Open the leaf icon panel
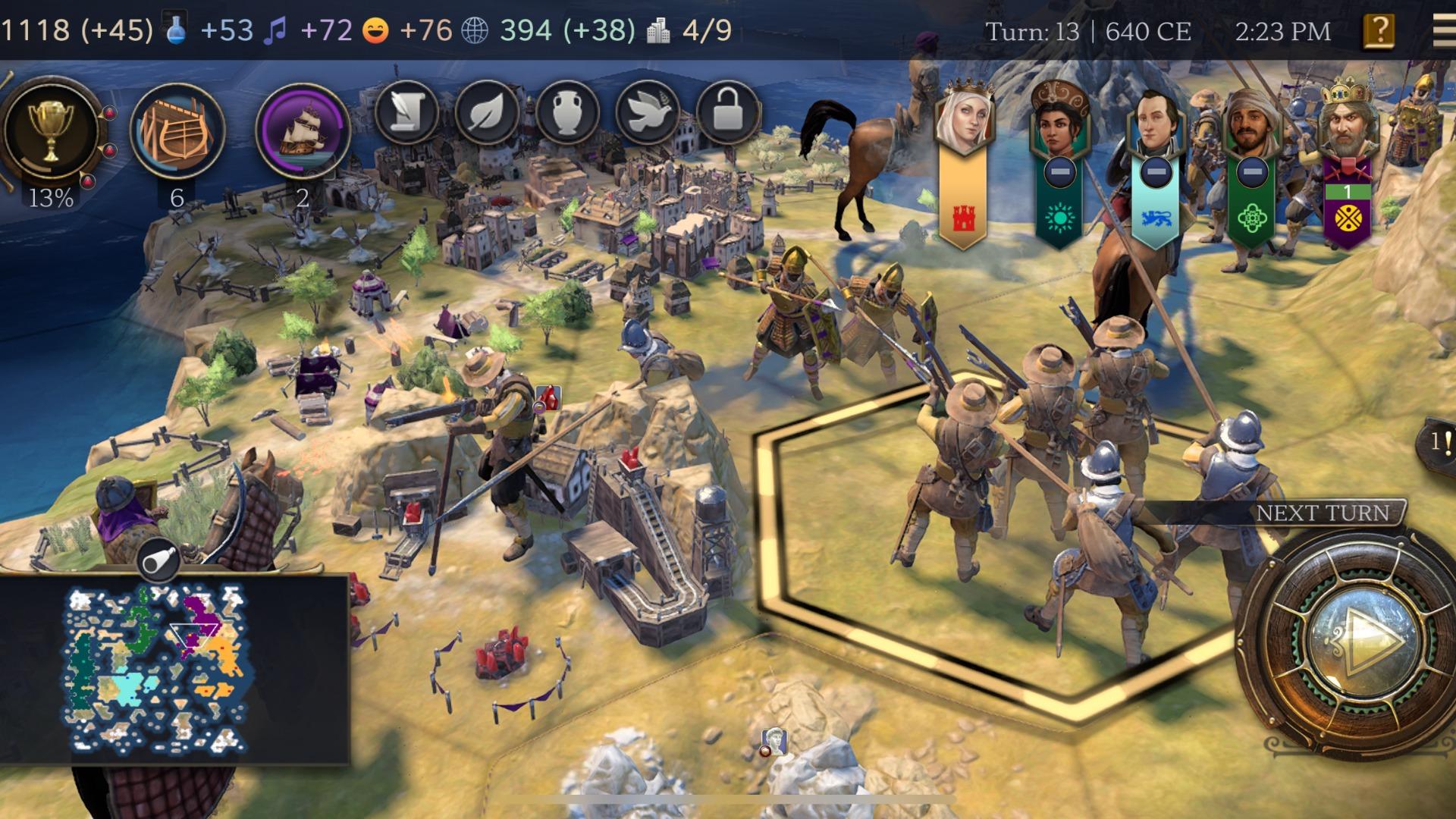 (487, 114)
